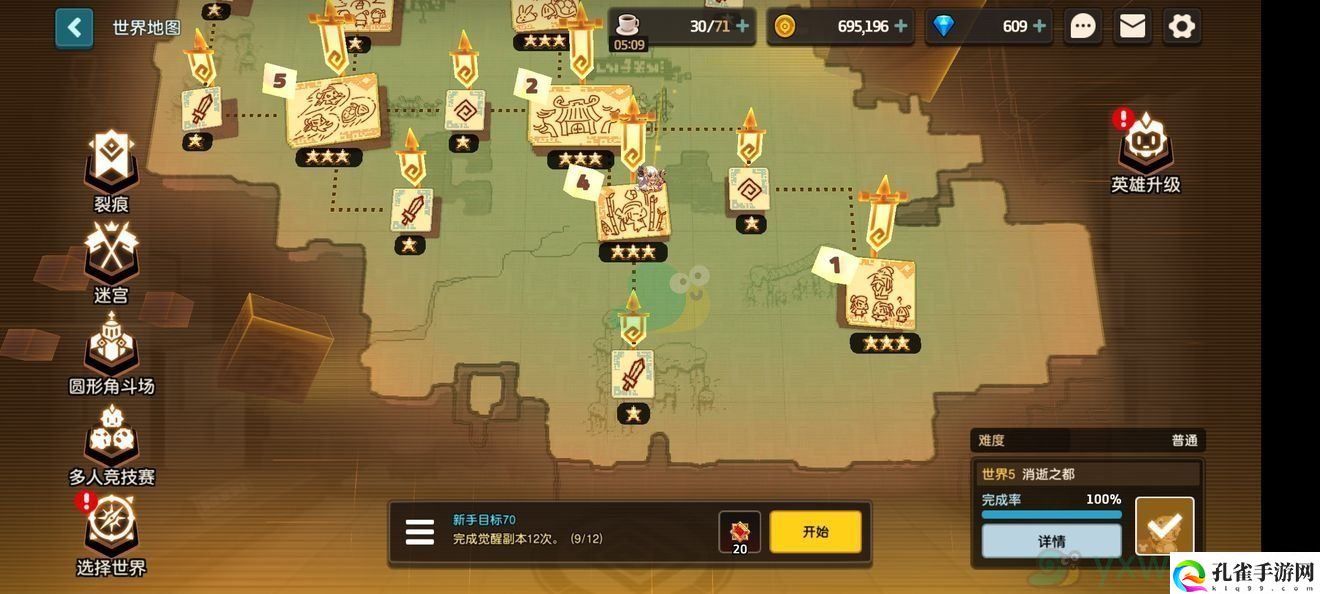This screenshot has height=594, width=1320.
Task: Select stage 4 on the map
Action: coord(632,212)
